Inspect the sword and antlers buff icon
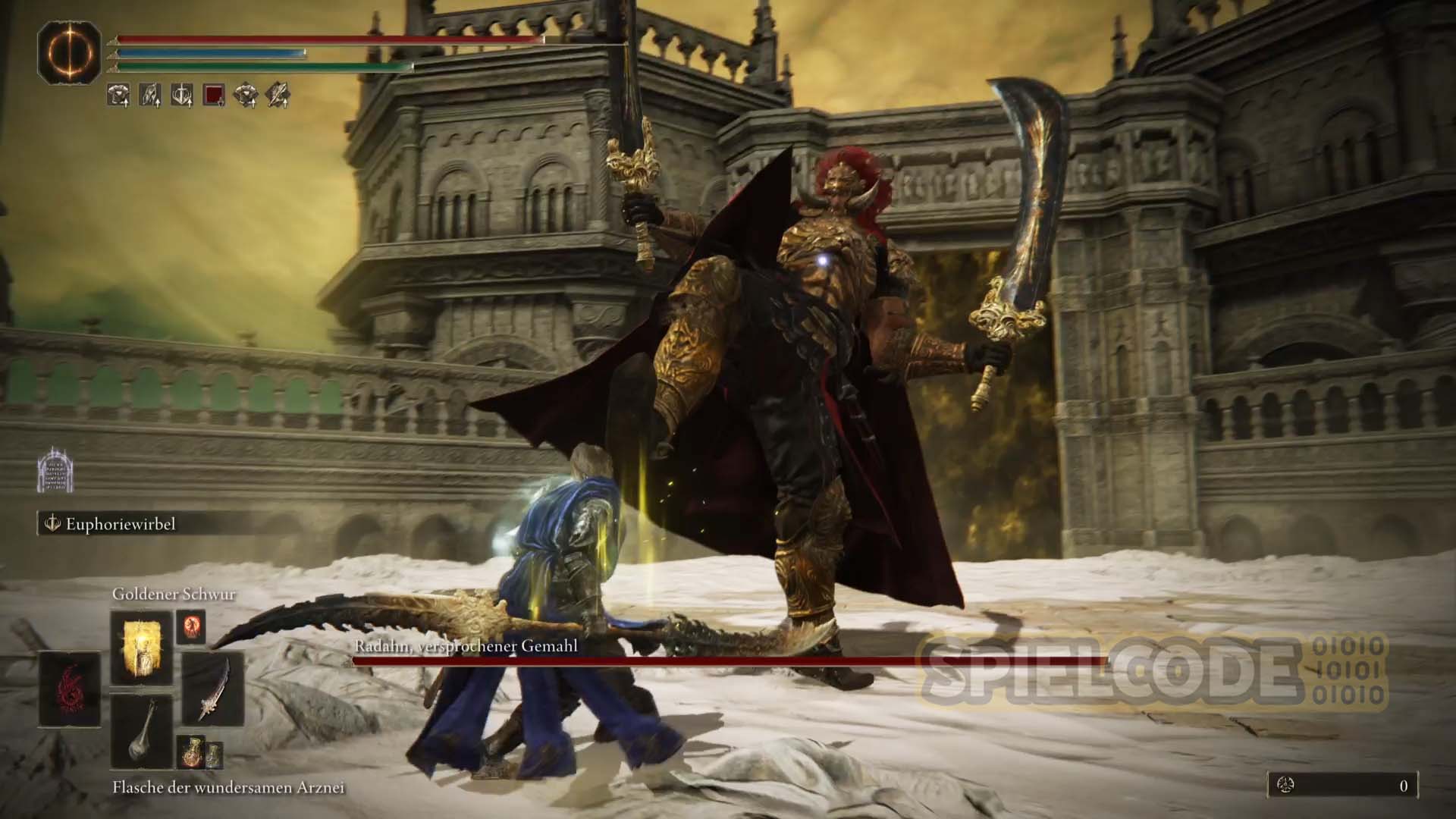 coord(182,95)
